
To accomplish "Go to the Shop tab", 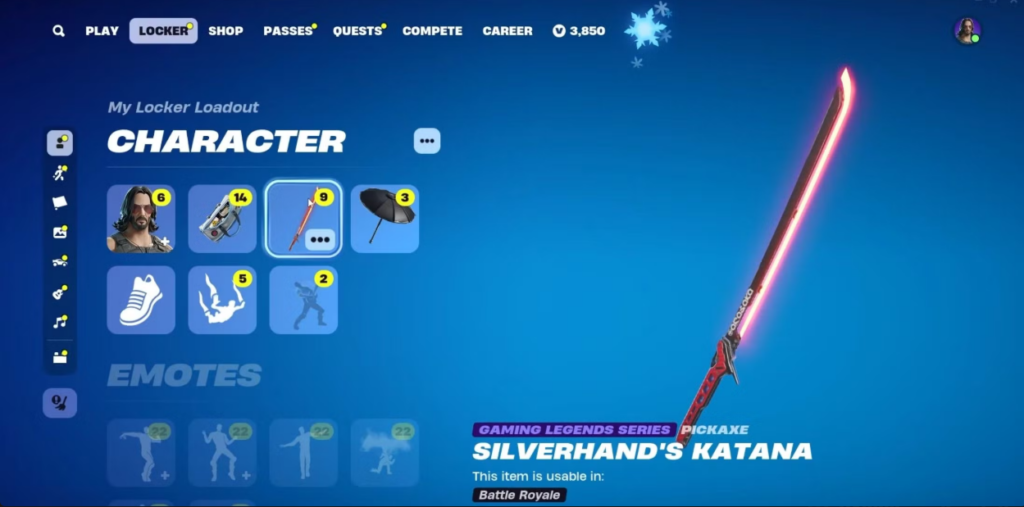I will point(226,31).
